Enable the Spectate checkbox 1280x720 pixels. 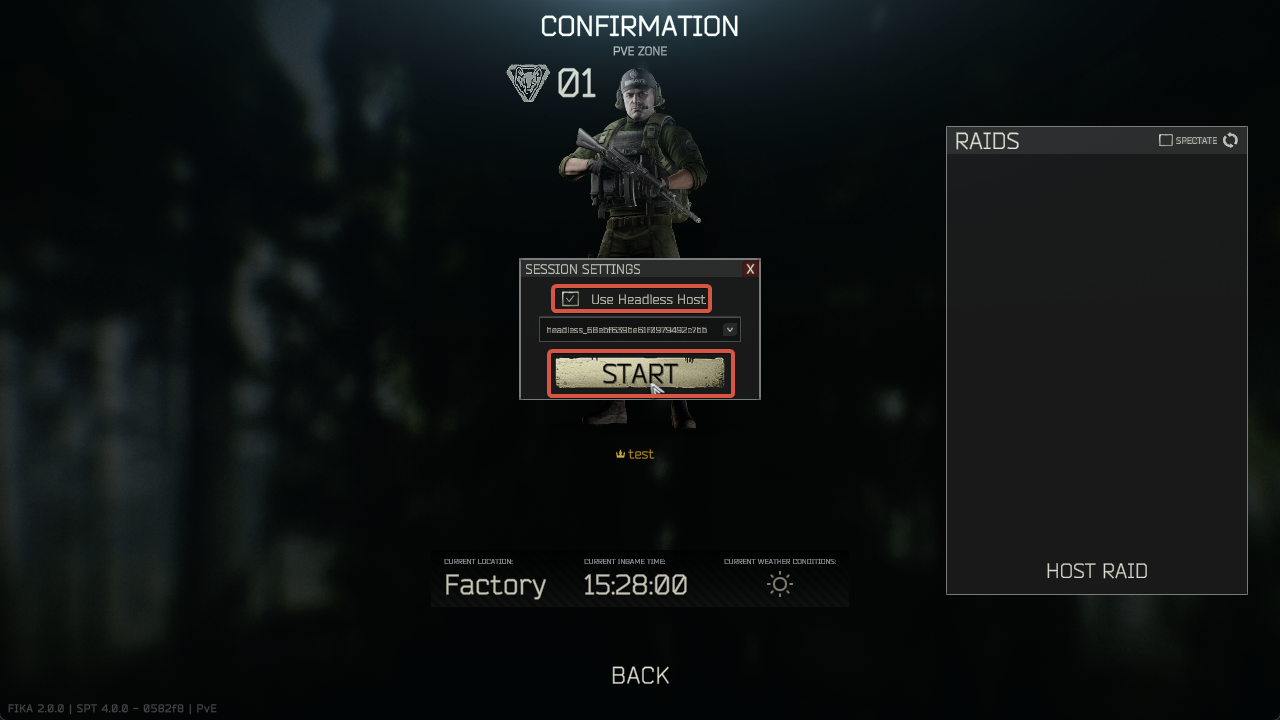[x=1165, y=140]
